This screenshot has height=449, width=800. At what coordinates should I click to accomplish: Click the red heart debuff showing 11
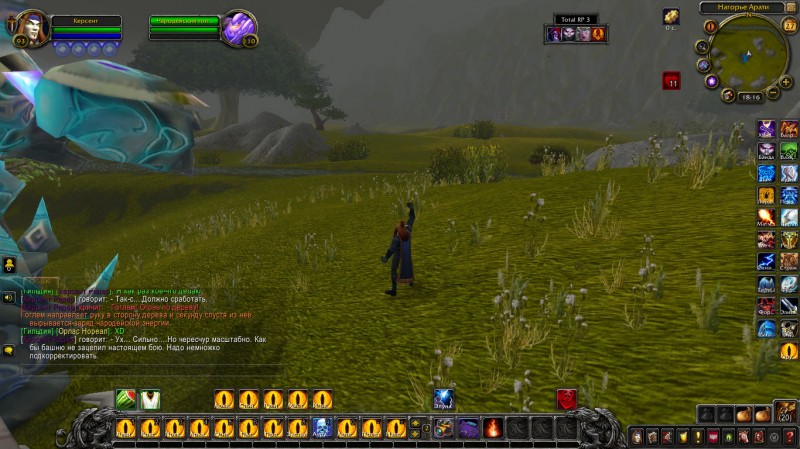coord(672,81)
